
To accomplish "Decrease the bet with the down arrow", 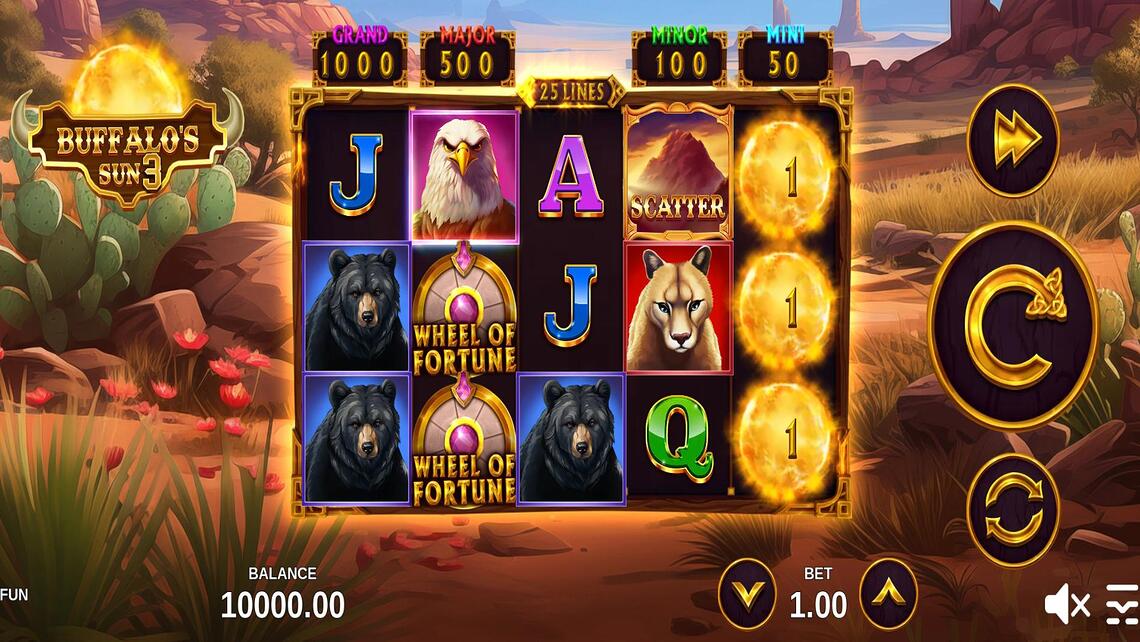I will pos(747,594).
